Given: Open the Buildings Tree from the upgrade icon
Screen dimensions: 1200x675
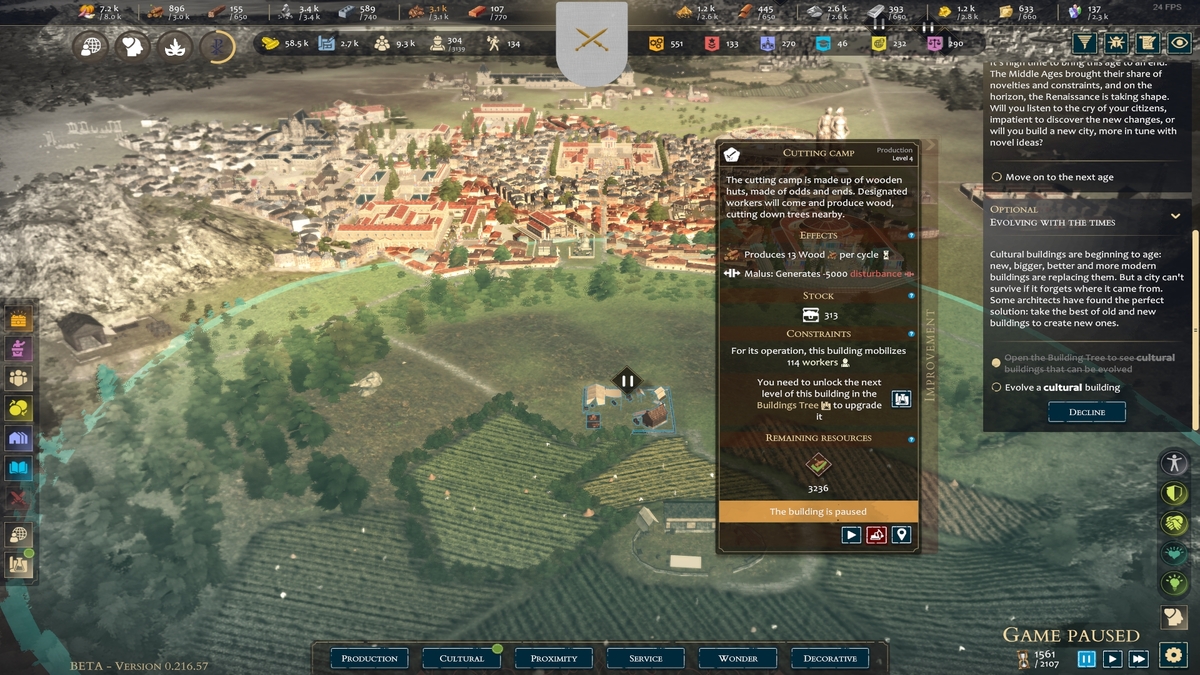Looking at the screenshot, I should tap(901, 399).
